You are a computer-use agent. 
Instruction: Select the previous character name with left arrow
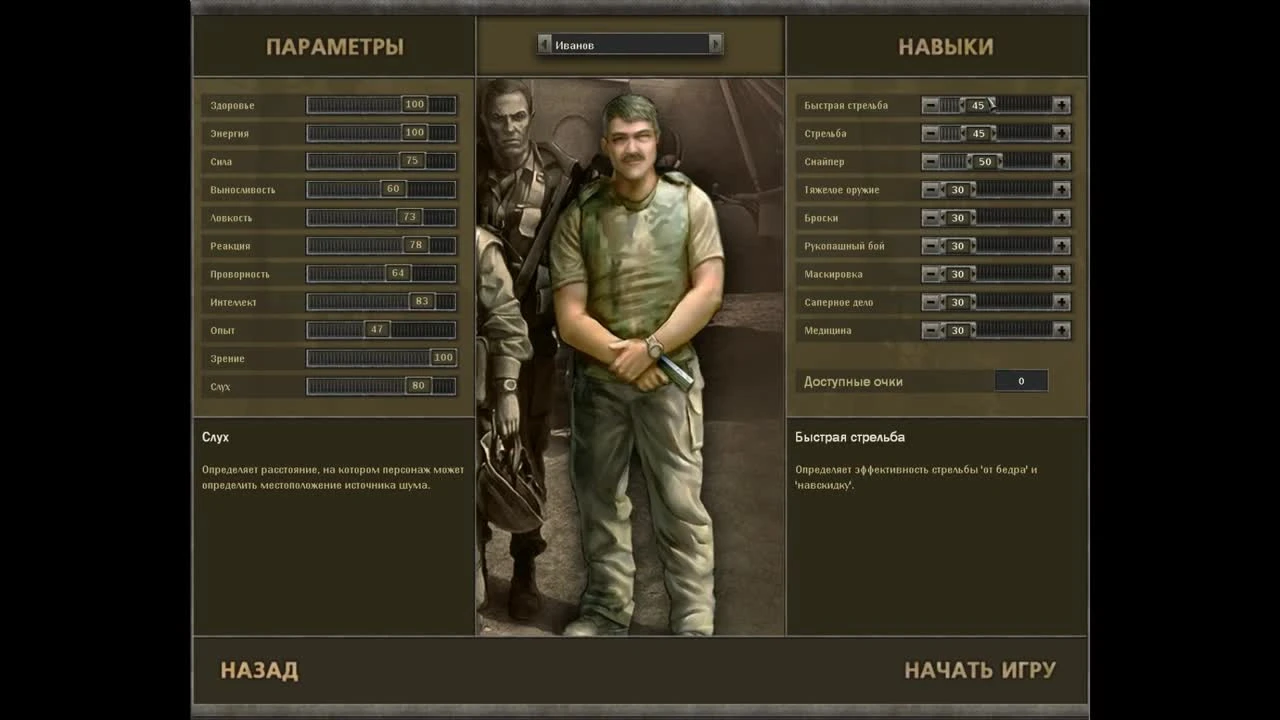click(x=545, y=44)
